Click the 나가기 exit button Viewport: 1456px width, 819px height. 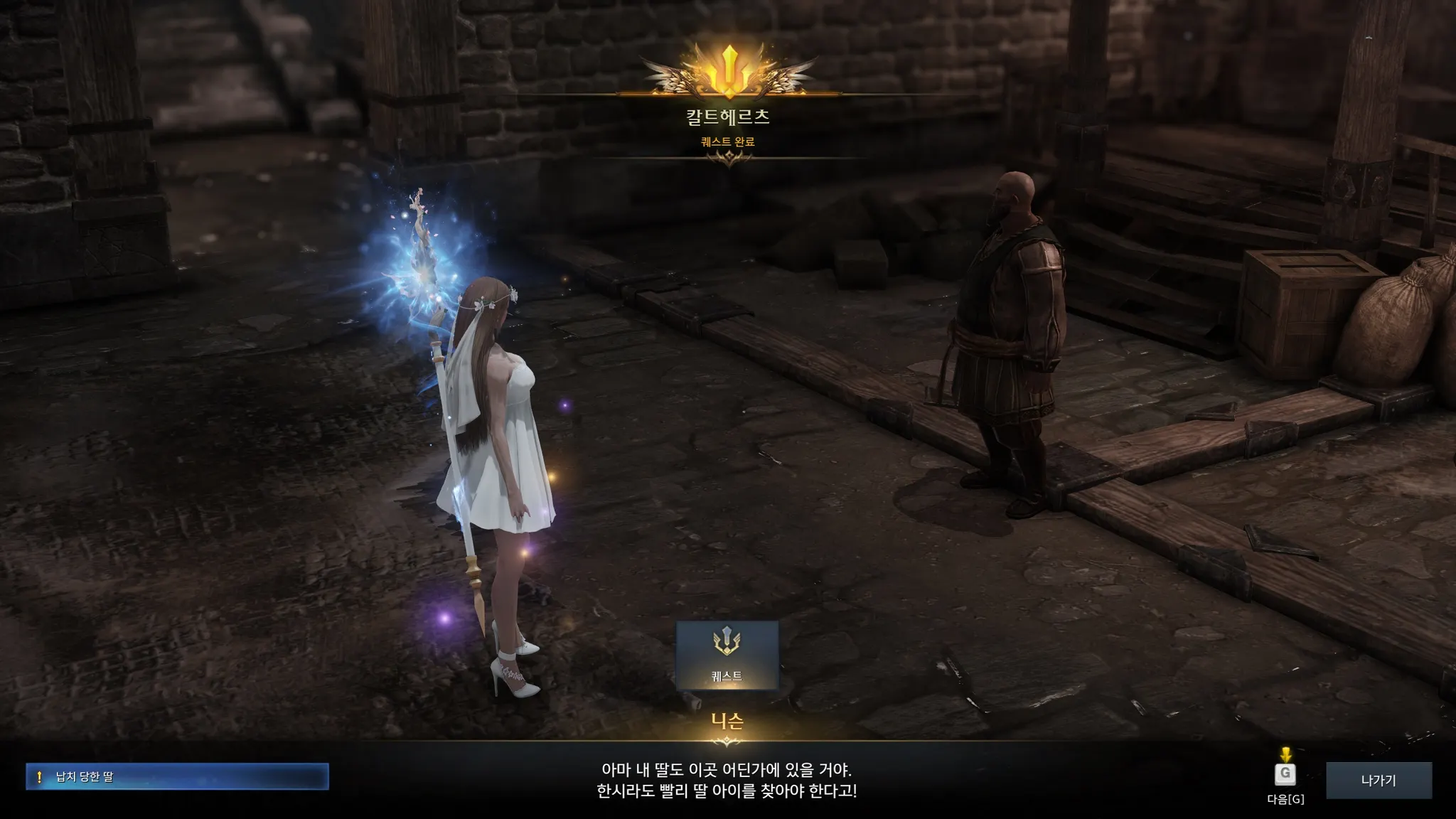[x=1379, y=780]
